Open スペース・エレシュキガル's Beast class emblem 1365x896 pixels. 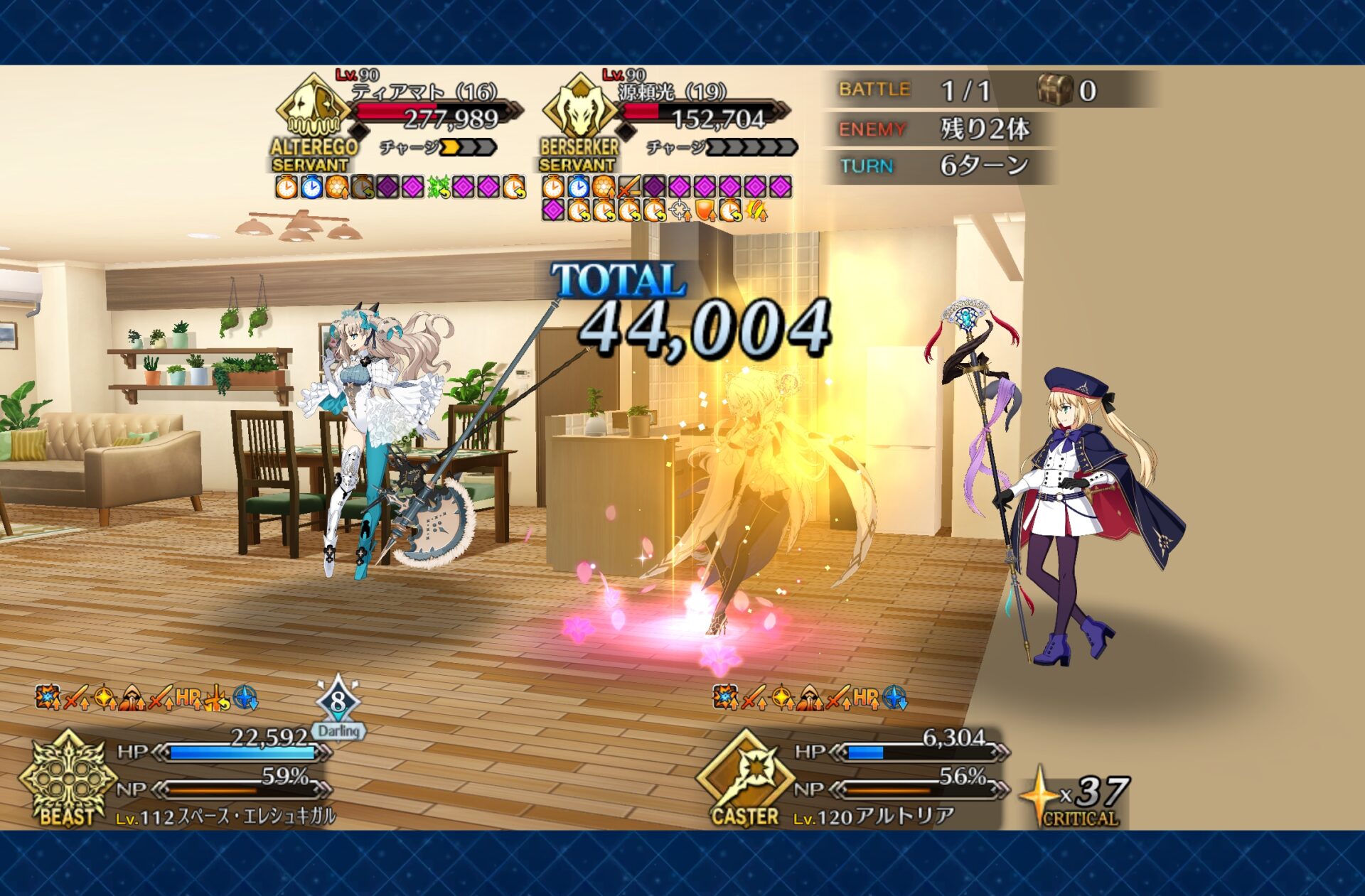68,779
